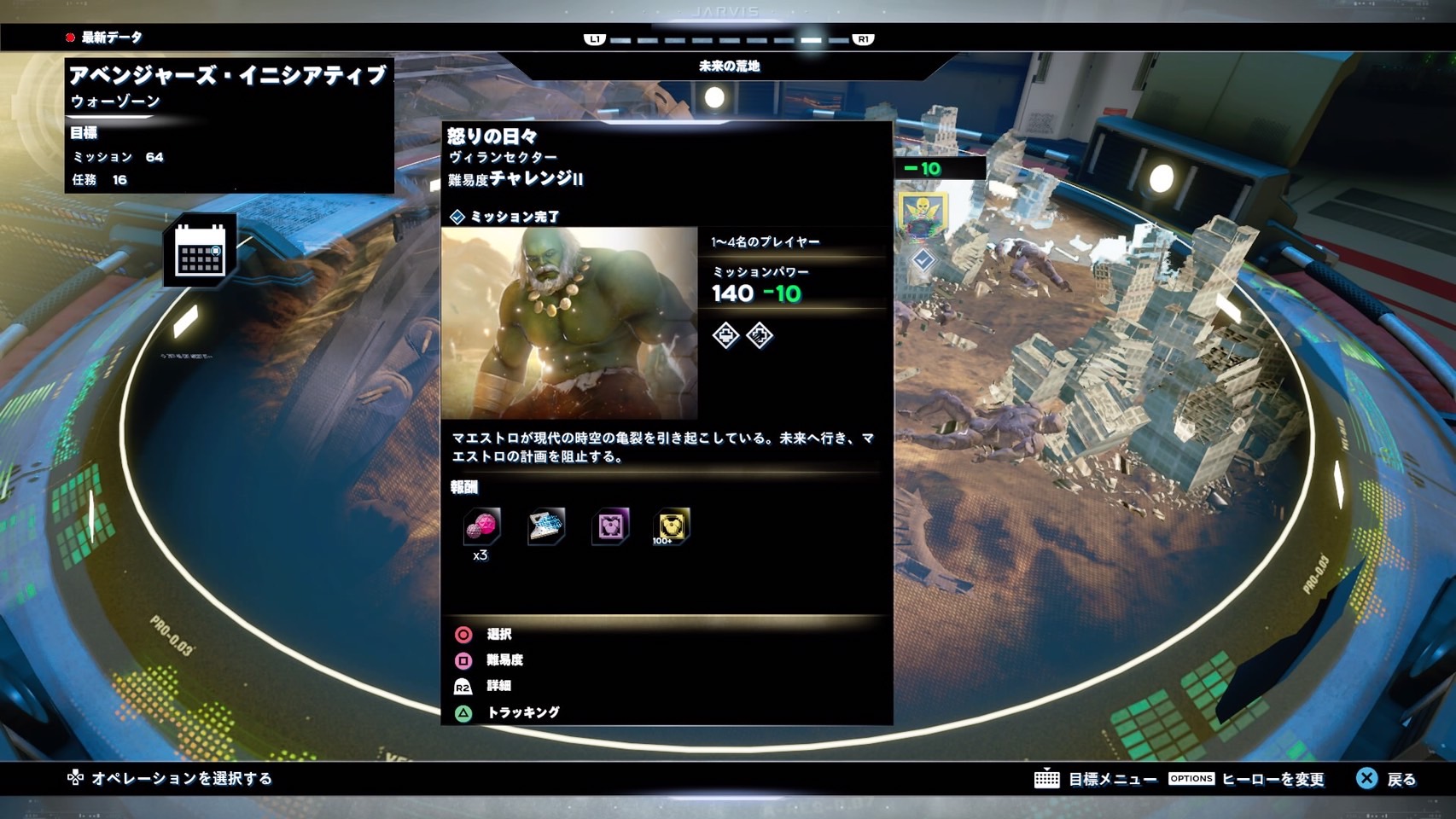Viewport: 1456px width, 819px height.
Task: Click the Maestro Hulk mission thumbnail
Action: pyautogui.click(x=569, y=322)
